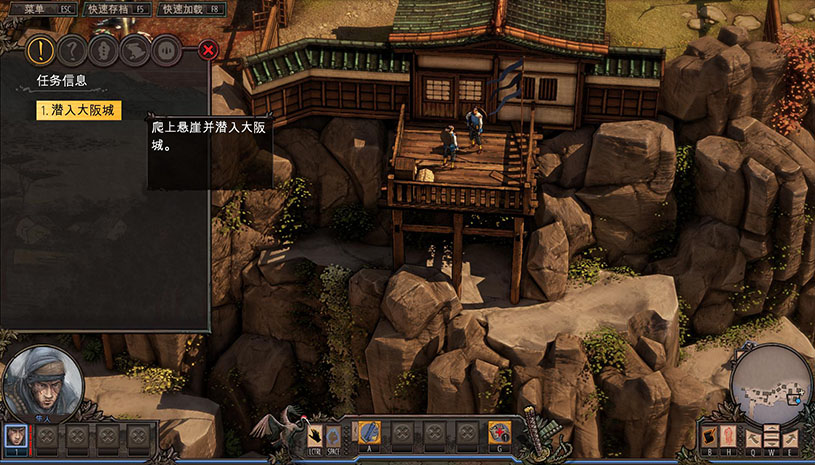Use the blue blade ability on A
Viewport: 815px width, 465px height.
(369, 432)
